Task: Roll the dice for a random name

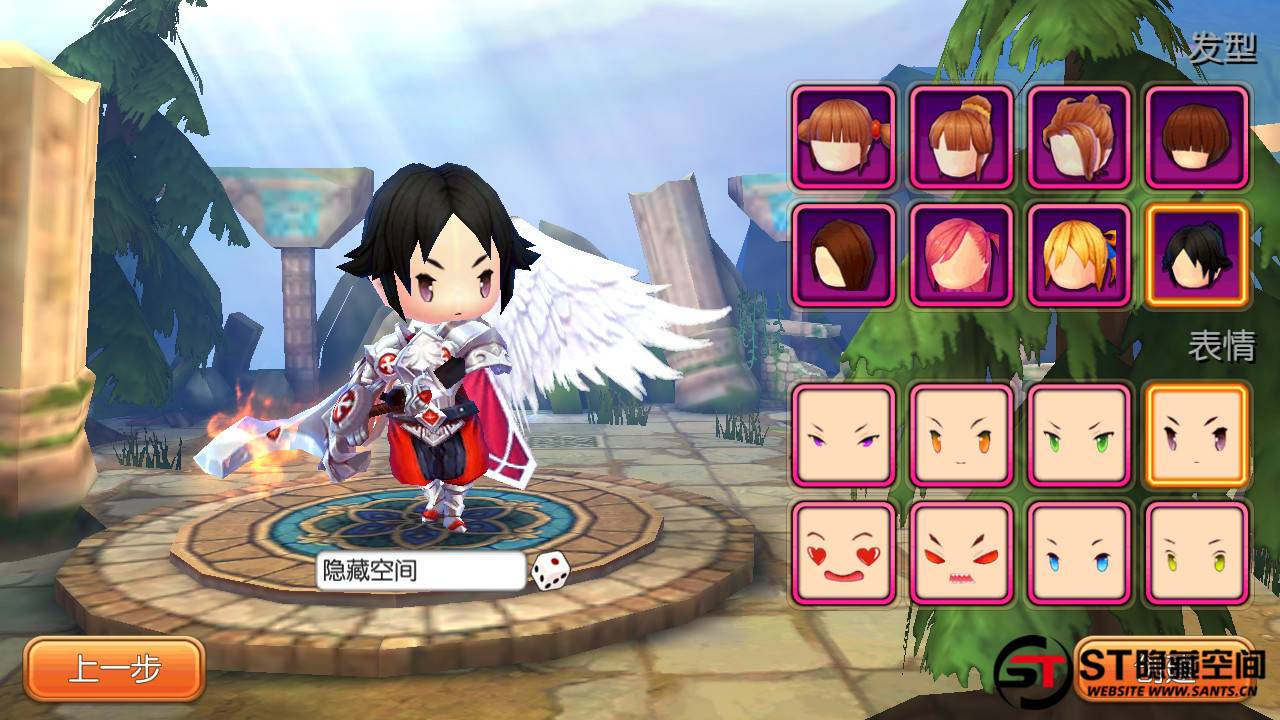Action: coord(550,571)
